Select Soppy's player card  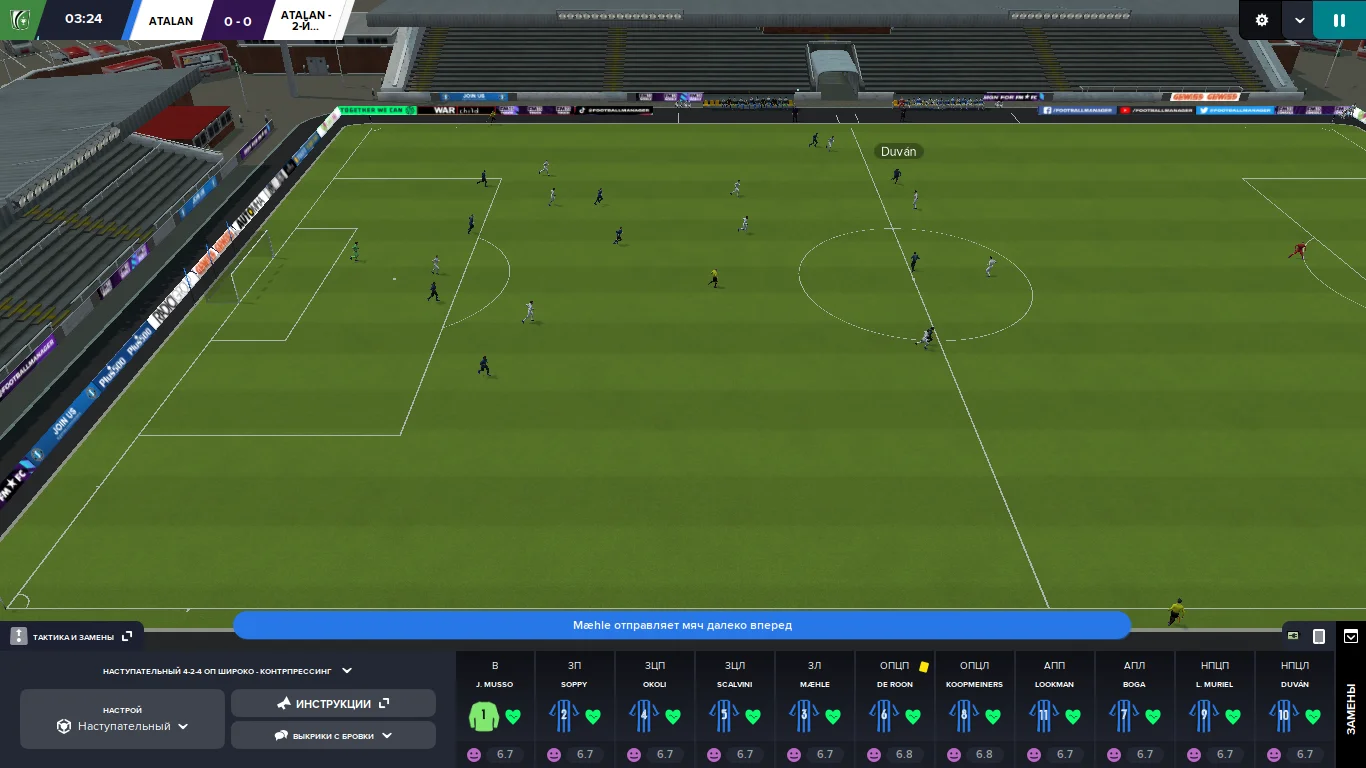click(574, 708)
